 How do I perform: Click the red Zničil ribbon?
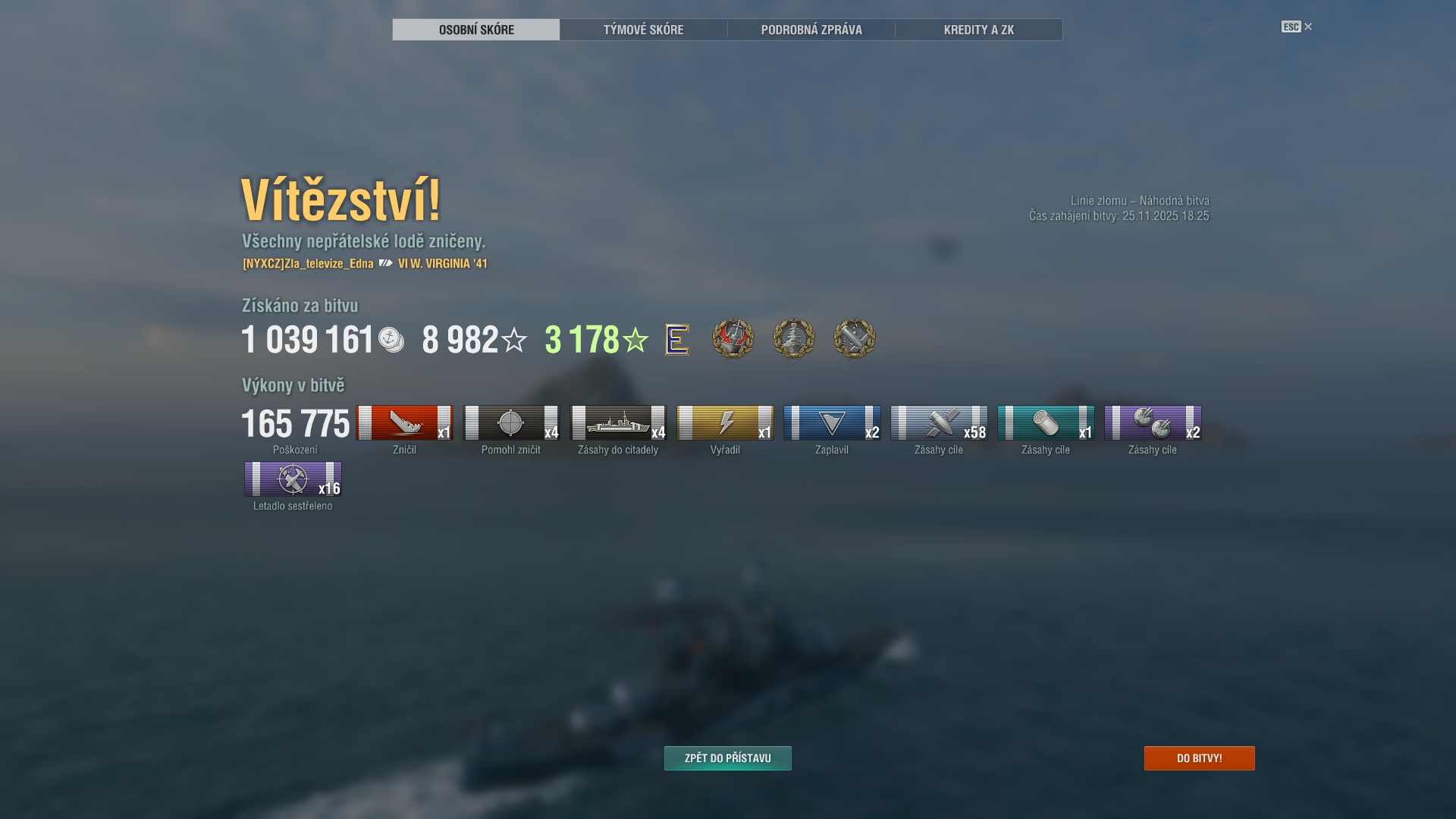pyautogui.click(x=404, y=423)
